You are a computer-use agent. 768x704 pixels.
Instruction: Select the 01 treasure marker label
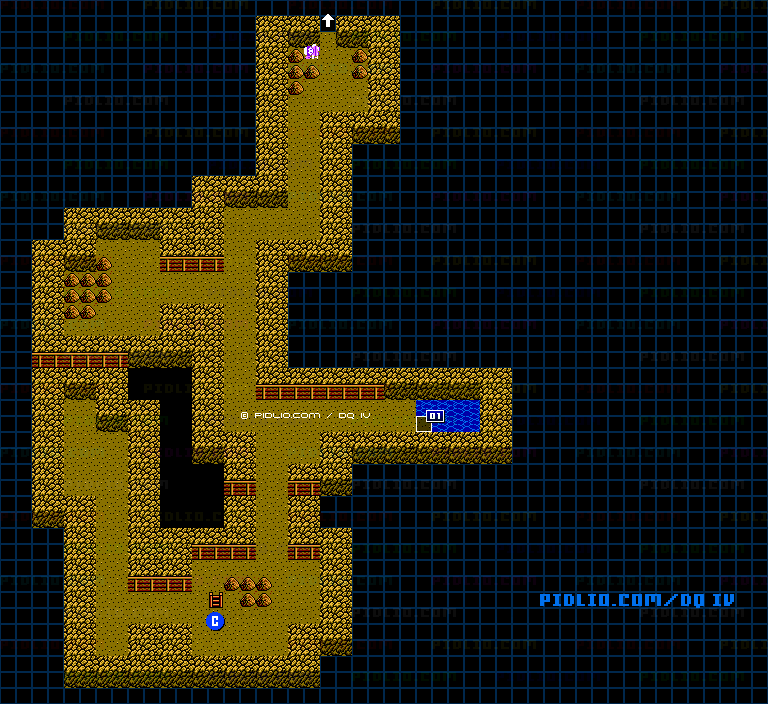coord(435,415)
